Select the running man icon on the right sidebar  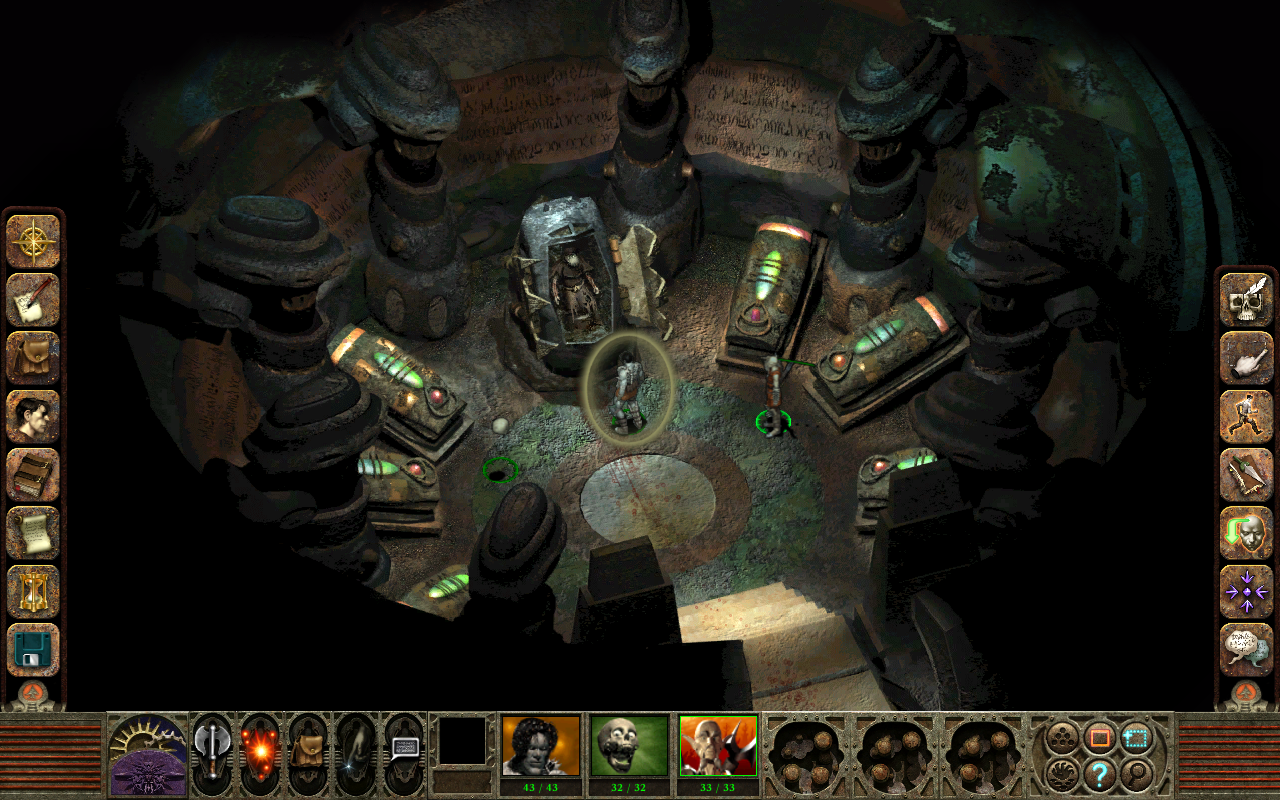click(x=1246, y=414)
